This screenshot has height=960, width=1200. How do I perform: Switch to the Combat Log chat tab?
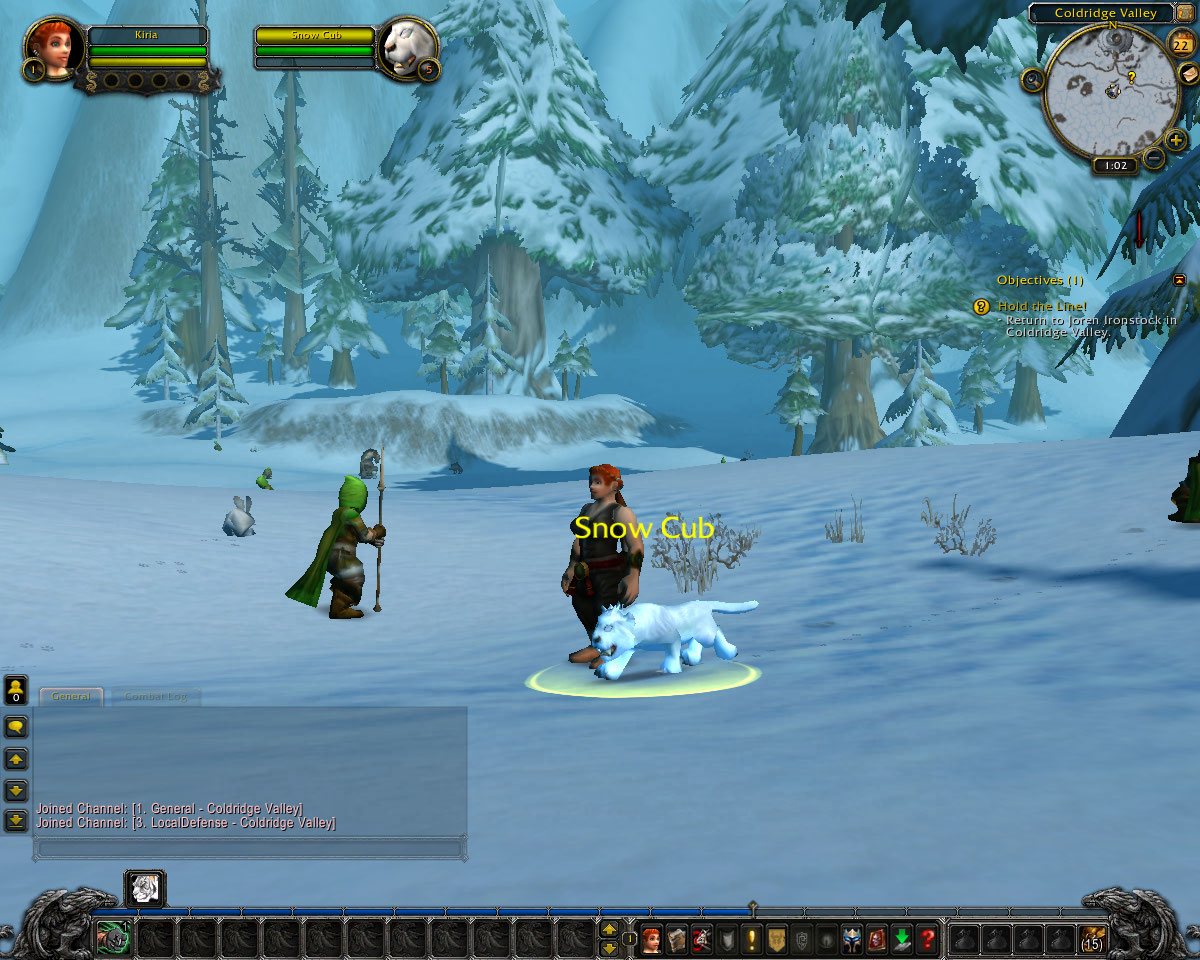click(157, 696)
